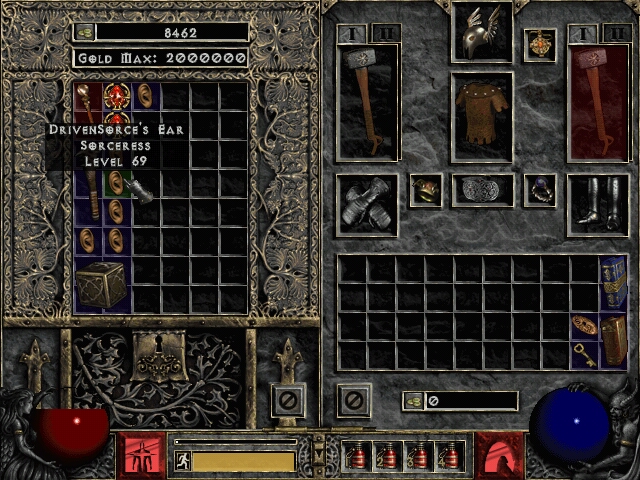Select the purple-gem ring slot
The image size is (640, 480).
[540, 190]
